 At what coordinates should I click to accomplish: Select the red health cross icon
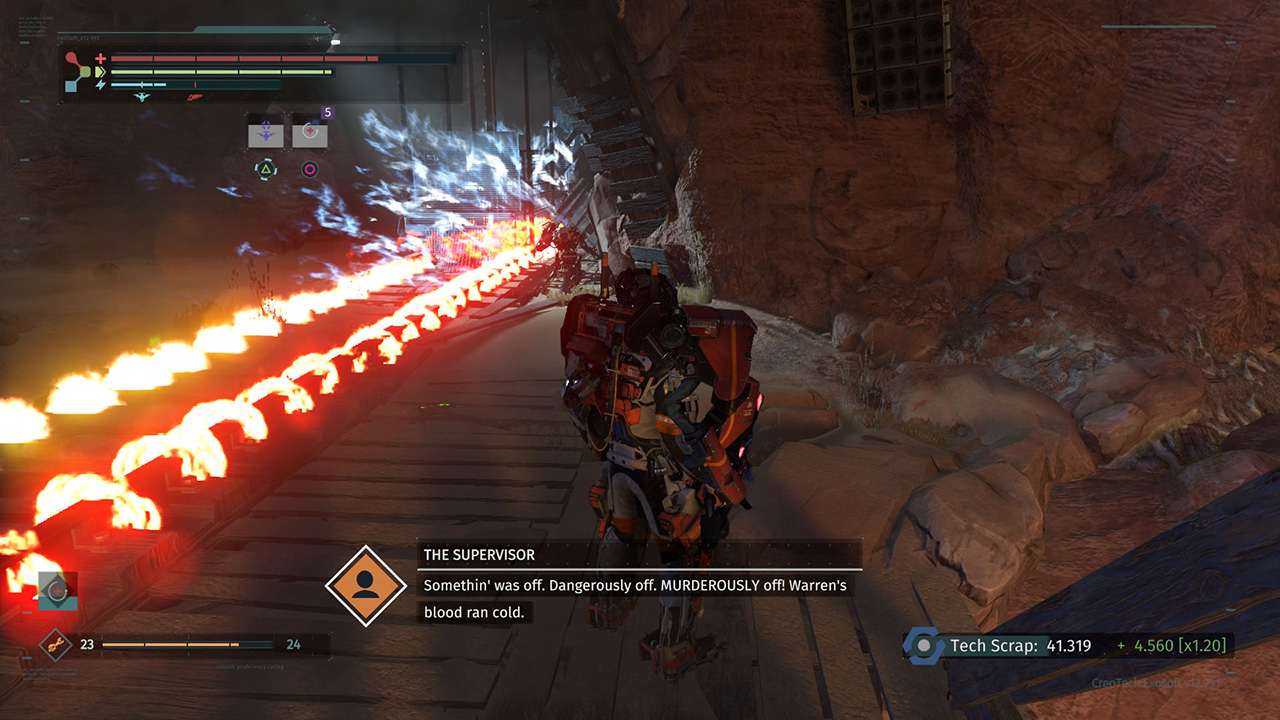[x=101, y=58]
